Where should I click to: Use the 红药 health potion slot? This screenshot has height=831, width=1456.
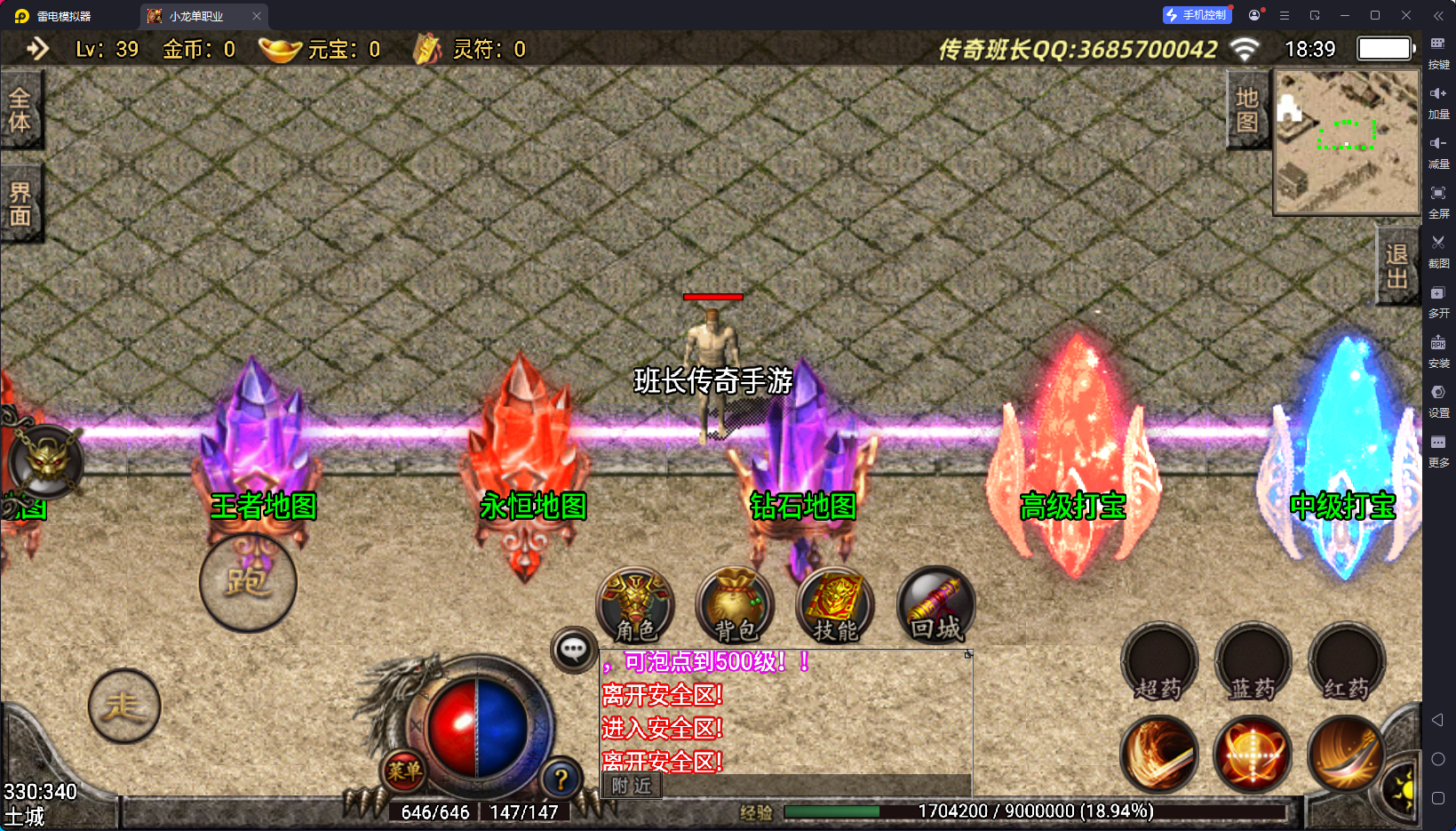[1347, 662]
